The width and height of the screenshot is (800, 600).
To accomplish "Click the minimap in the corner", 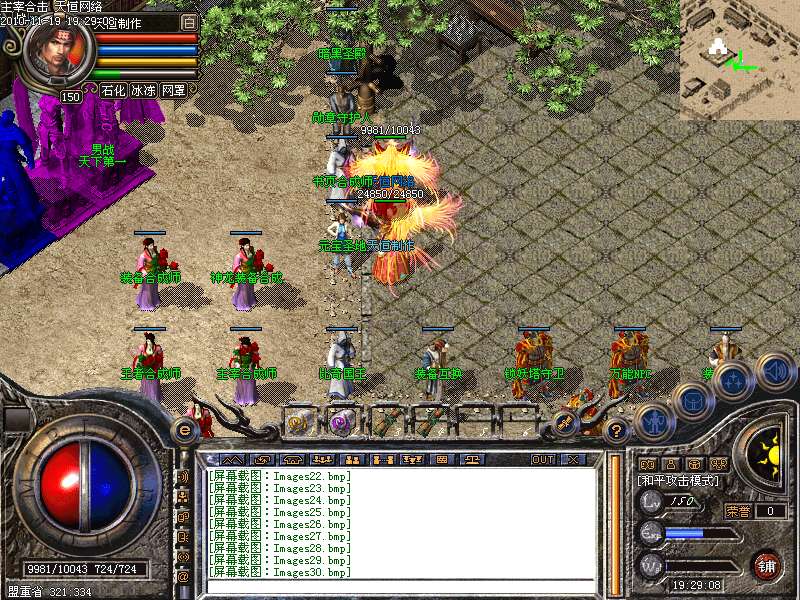I will click(740, 60).
